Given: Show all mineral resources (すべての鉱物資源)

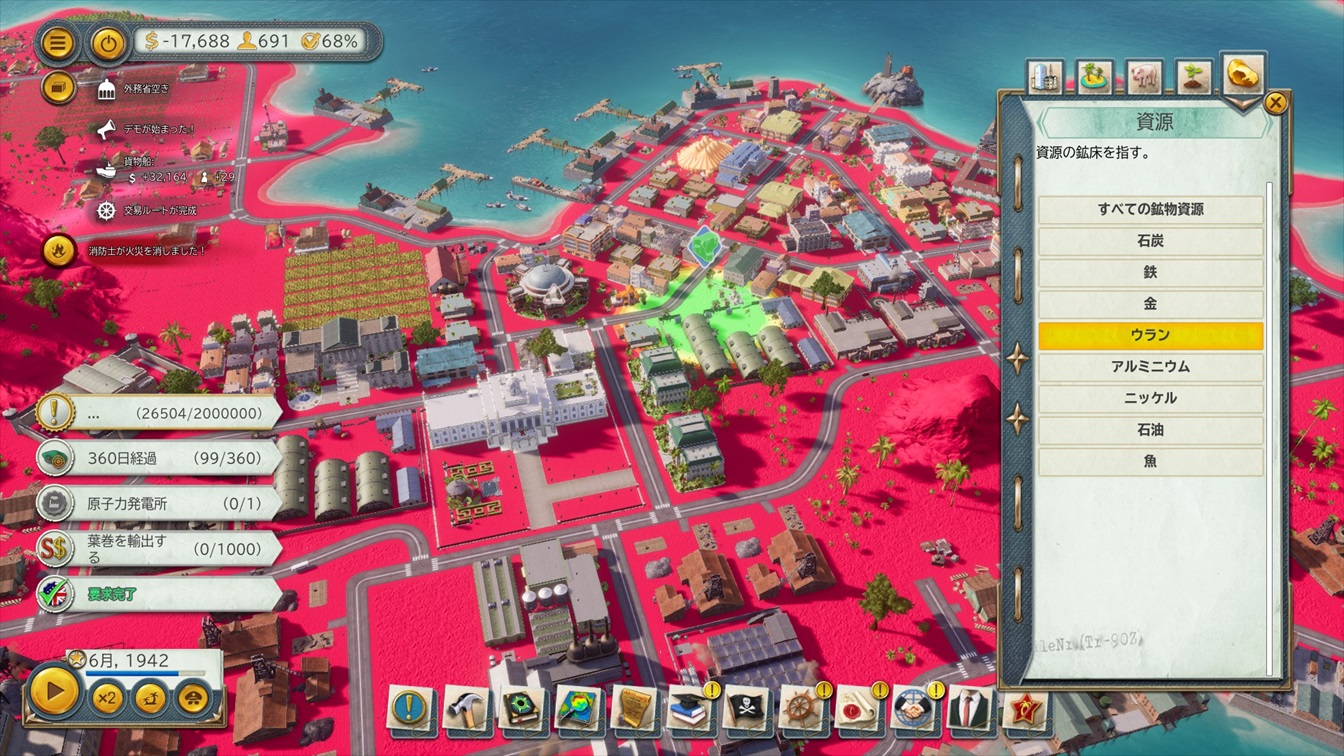Looking at the screenshot, I should 1150,210.
